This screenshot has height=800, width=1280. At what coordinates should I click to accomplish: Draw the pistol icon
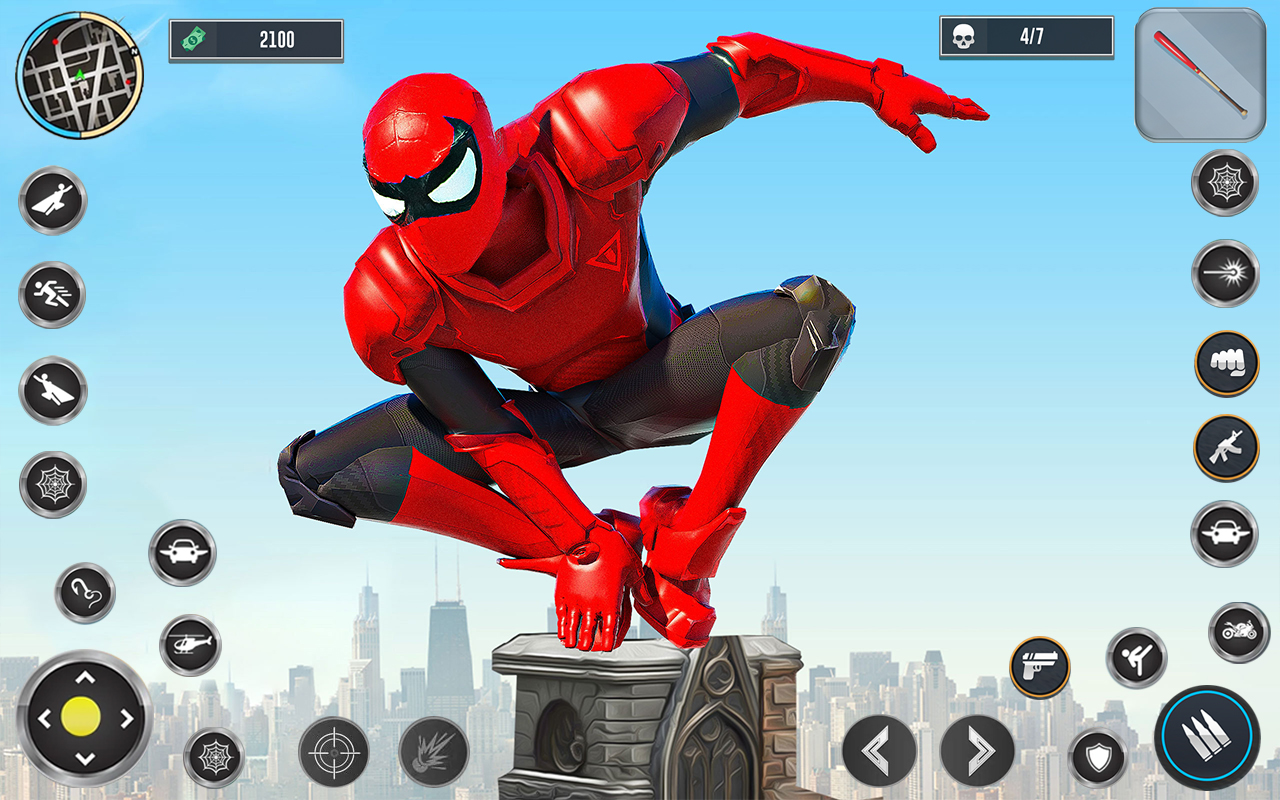click(x=1040, y=665)
